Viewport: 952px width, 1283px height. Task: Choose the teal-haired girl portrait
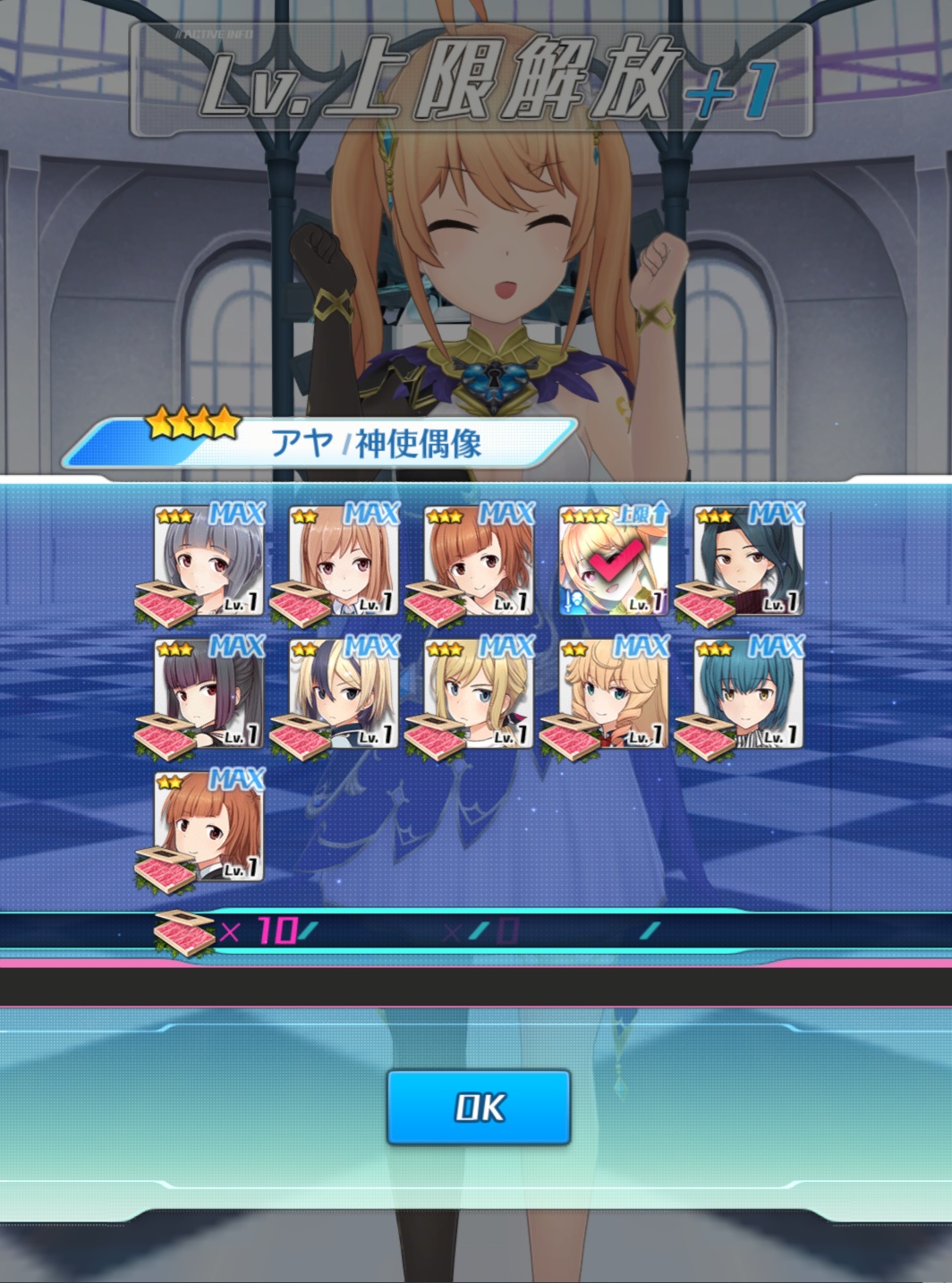(749, 695)
